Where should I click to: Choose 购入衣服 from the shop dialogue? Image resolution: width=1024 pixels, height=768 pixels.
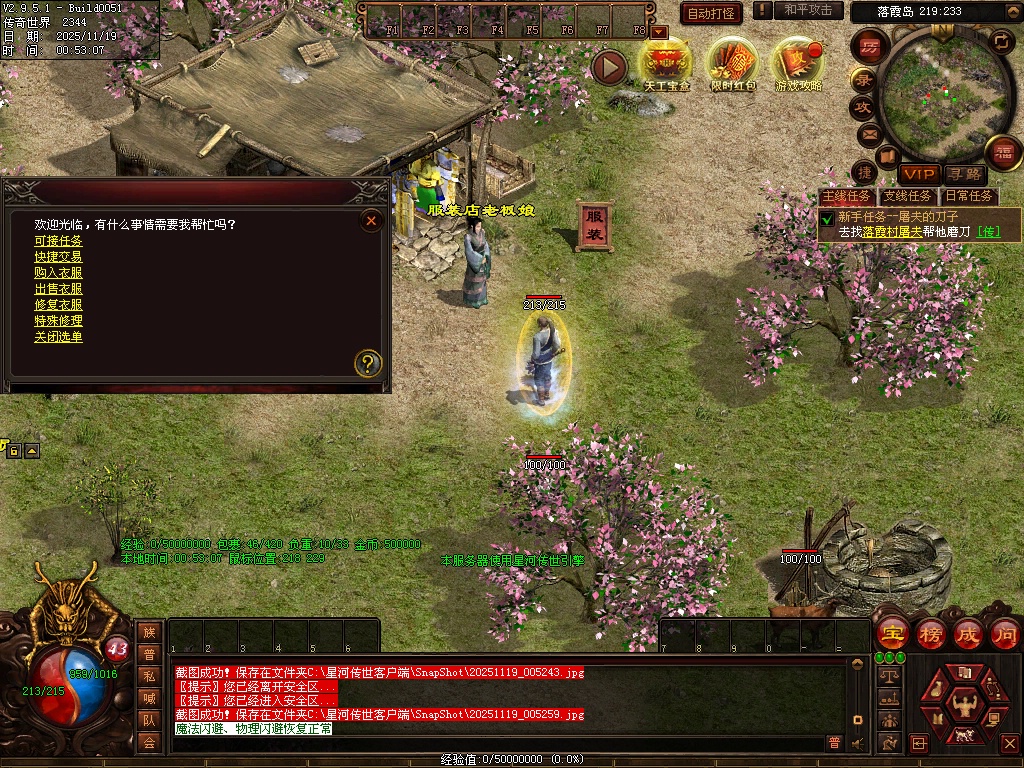coord(58,273)
